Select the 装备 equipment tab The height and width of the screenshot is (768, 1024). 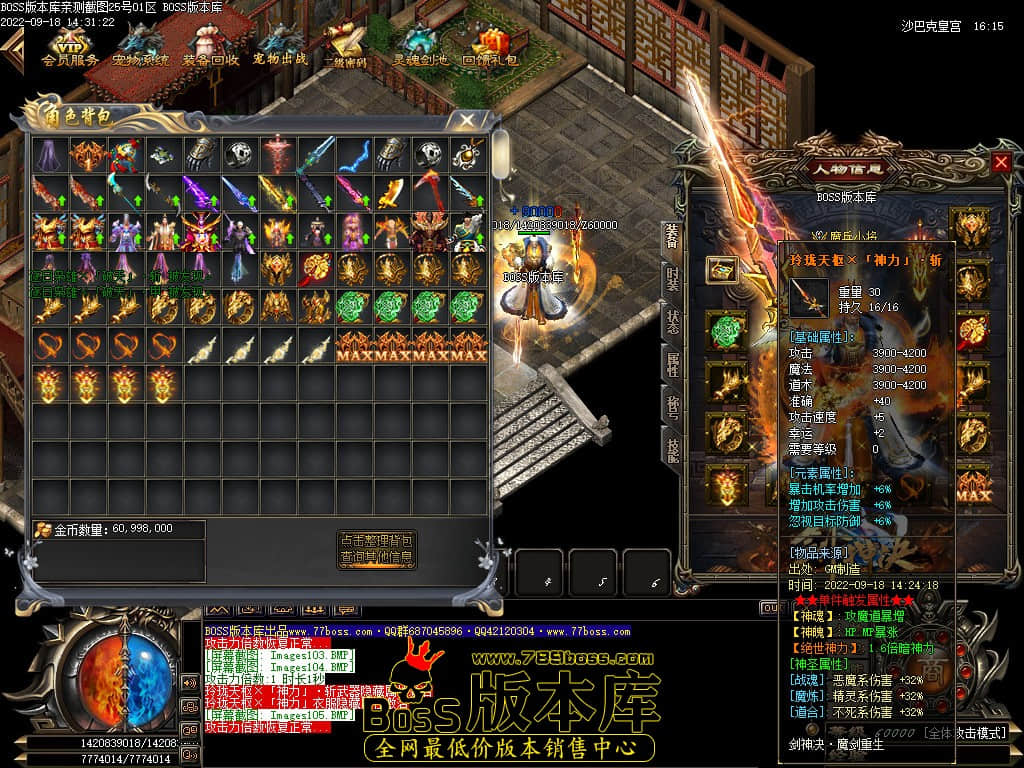[x=673, y=238]
